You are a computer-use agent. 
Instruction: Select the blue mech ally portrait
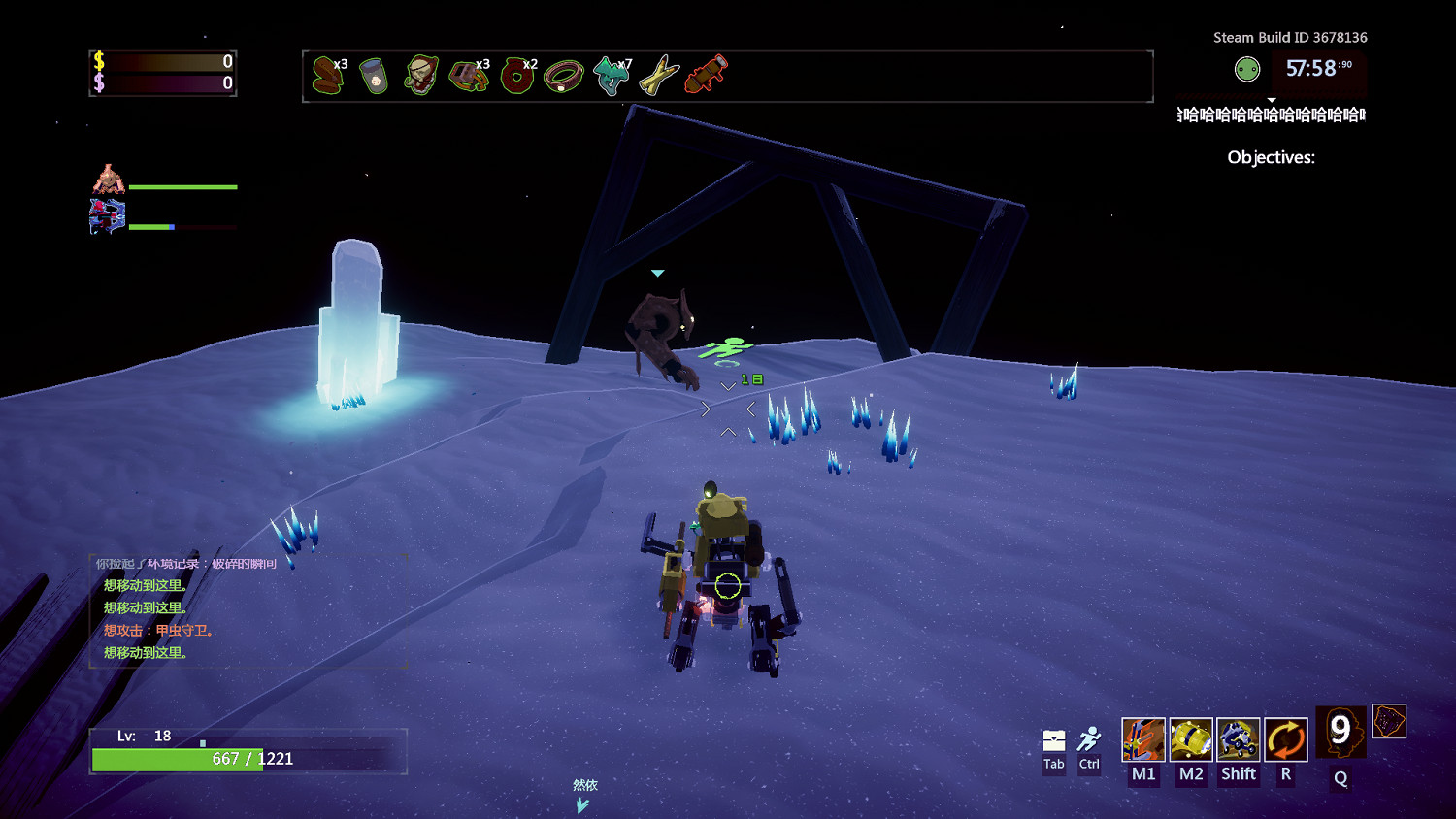pos(108,216)
